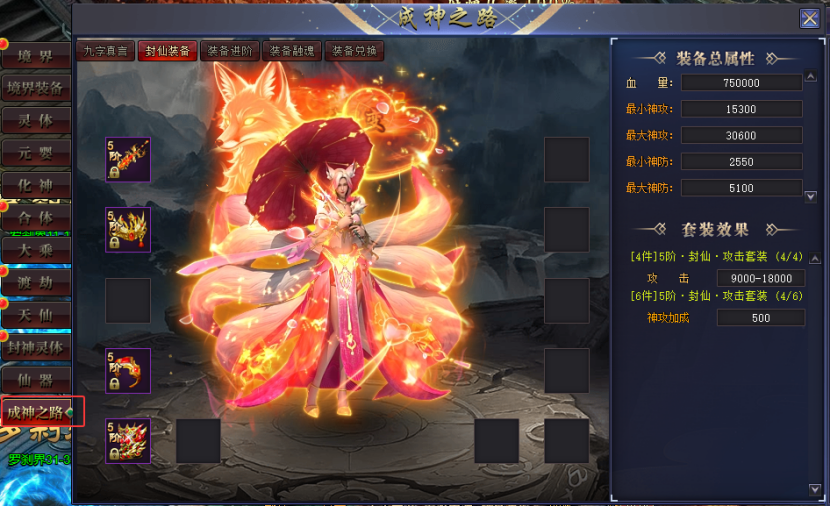The width and height of the screenshot is (831, 507).
Task: Choose the 灵体 menu entry
Action: pos(36,121)
